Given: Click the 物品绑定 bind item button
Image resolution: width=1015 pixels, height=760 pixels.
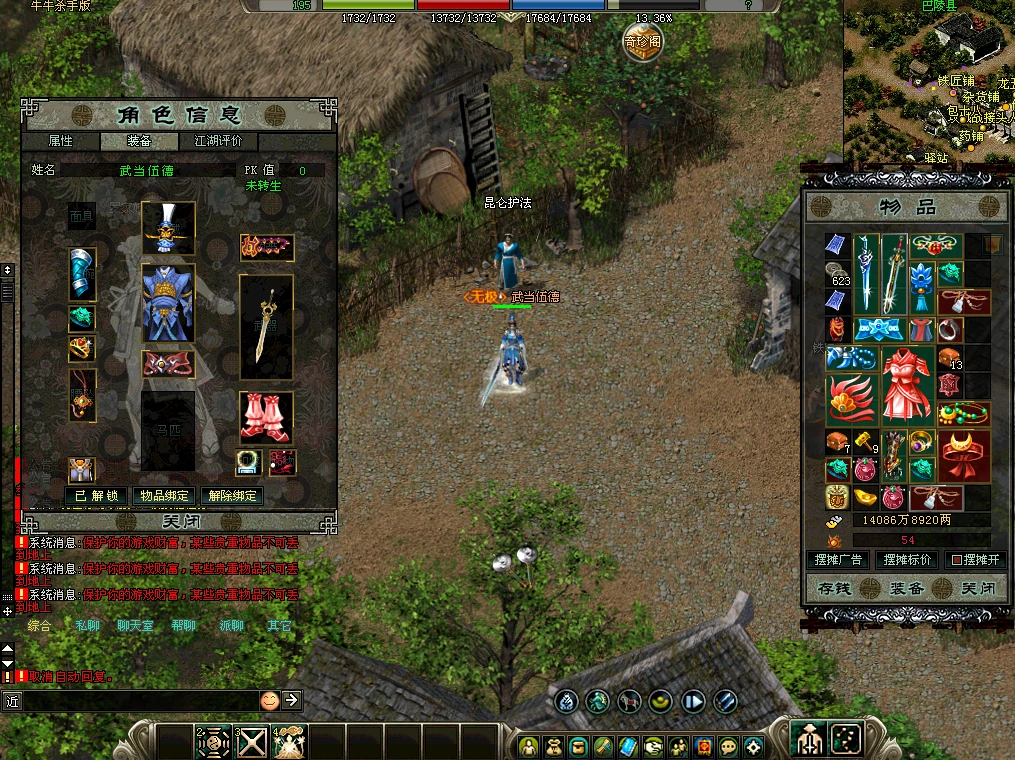Looking at the screenshot, I should pos(164,495).
